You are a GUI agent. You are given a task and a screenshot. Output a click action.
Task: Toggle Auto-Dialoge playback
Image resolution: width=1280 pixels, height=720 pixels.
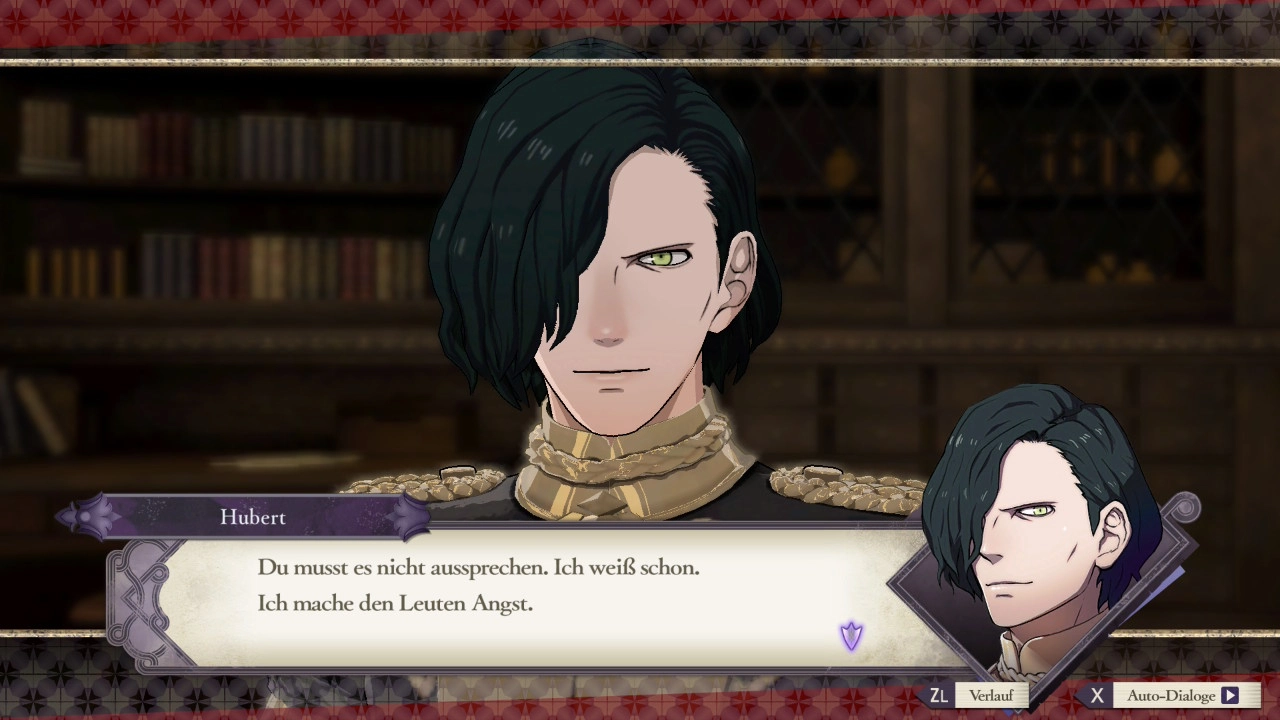1171,695
